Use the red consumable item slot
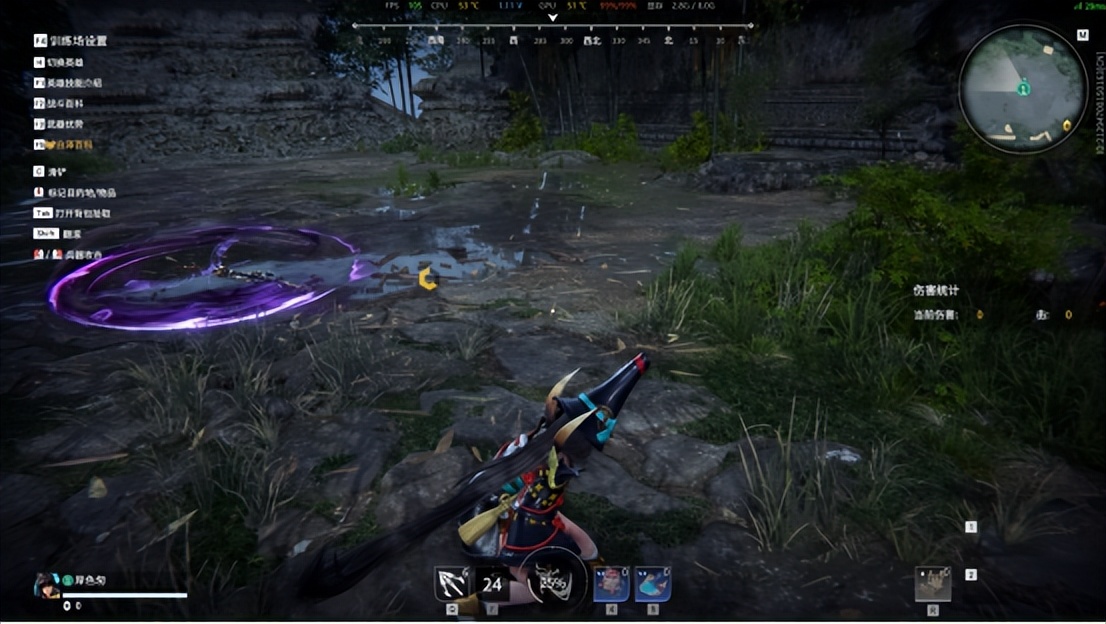Image resolution: width=1106 pixels, height=624 pixels. click(611, 584)
